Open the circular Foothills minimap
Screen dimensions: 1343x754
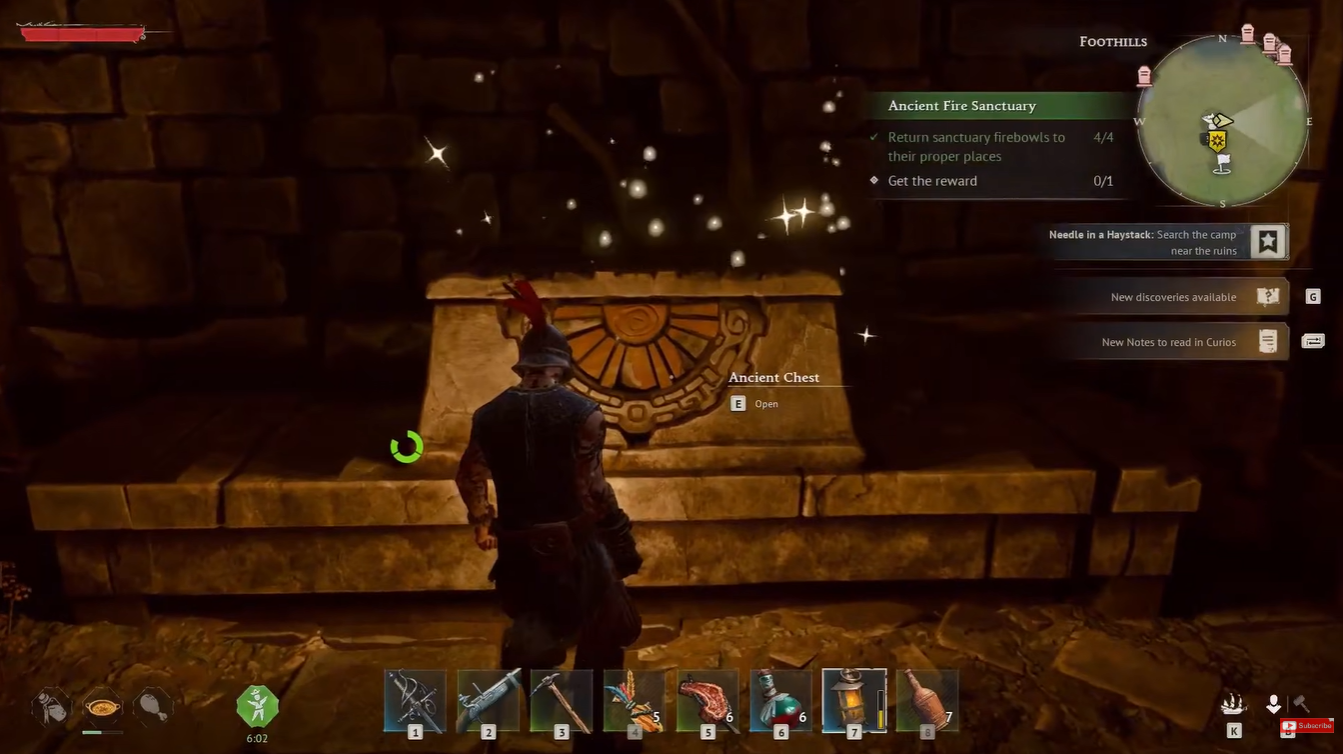[x=1222, y=121]
